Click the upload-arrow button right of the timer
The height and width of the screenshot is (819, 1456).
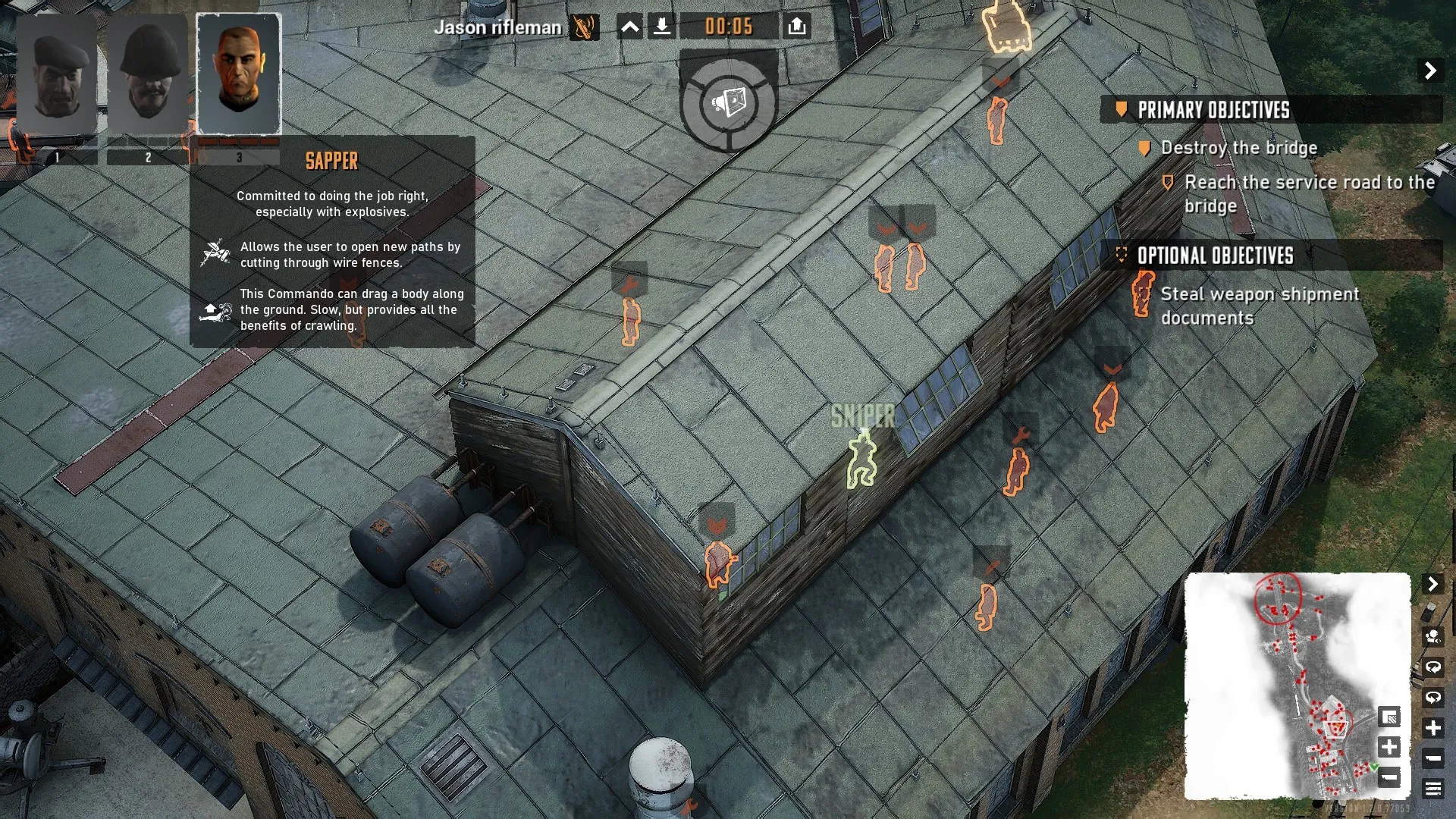tap(796, 27)
